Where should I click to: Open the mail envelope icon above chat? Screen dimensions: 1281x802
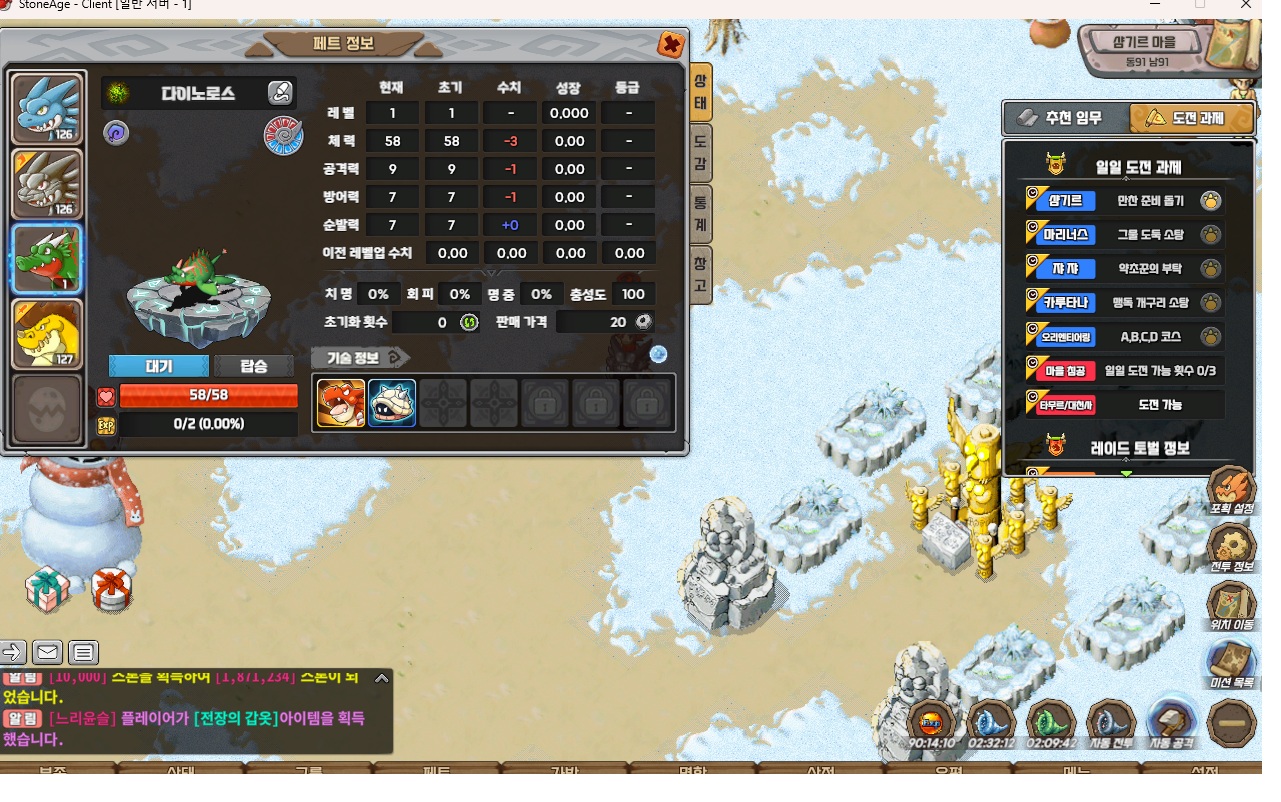(x=47, y=653)
